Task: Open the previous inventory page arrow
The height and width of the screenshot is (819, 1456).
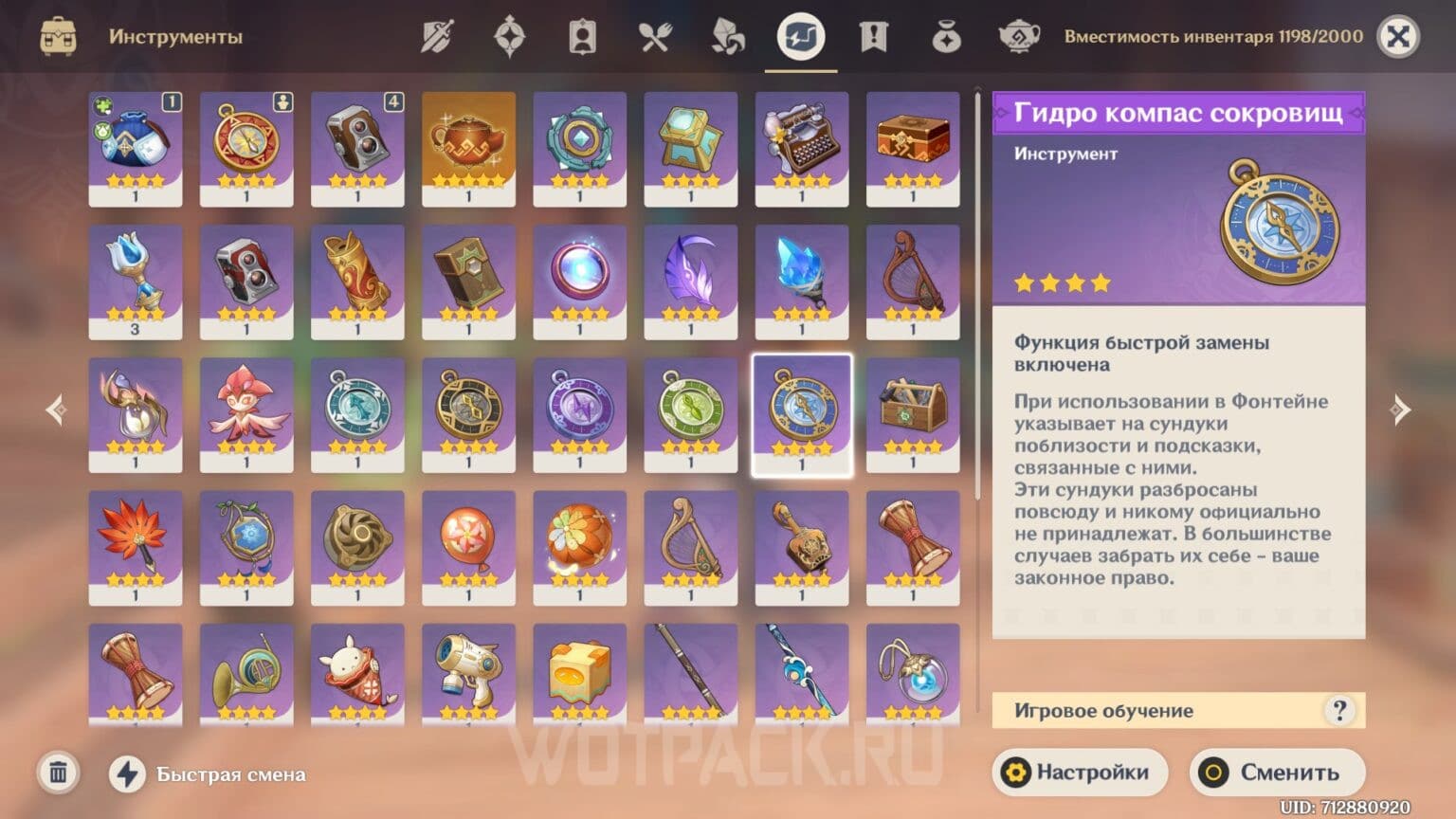Action: click(56, 409)
